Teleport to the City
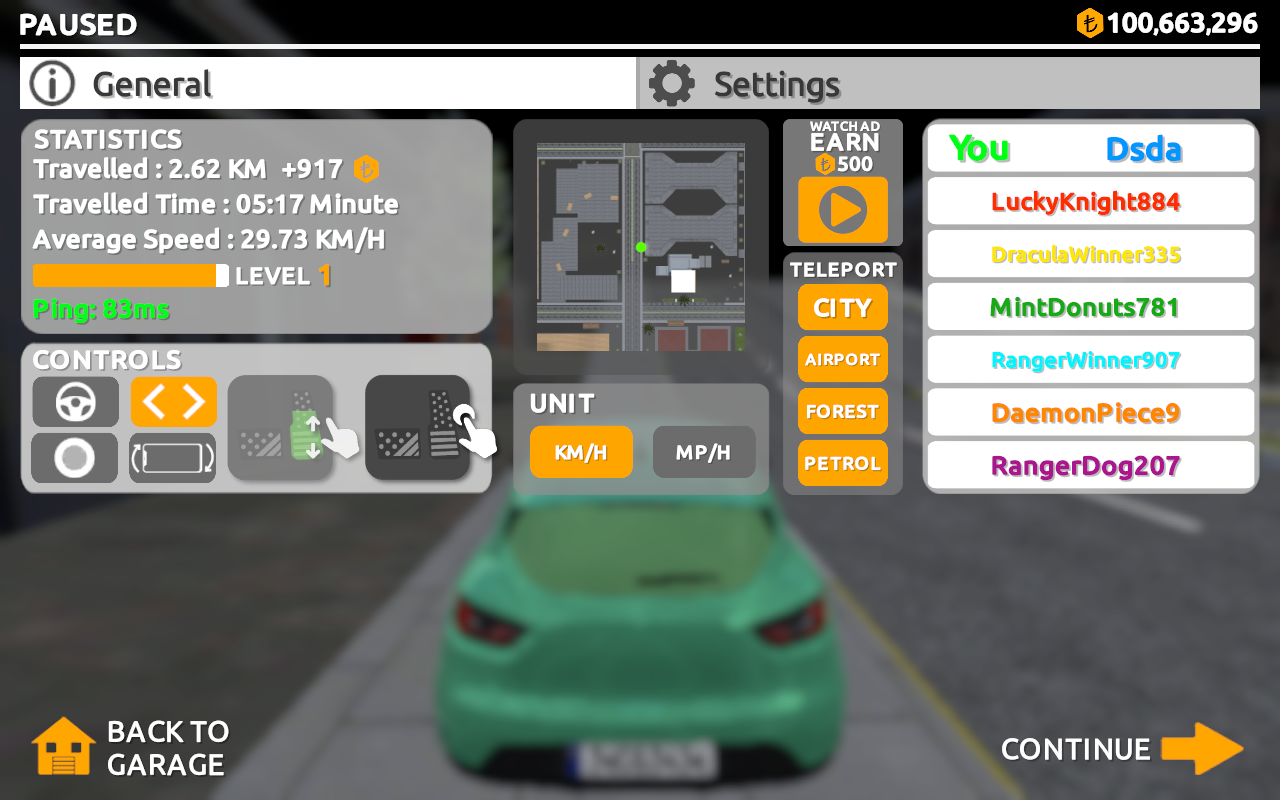The image size is (1280, 800). [x=842, y=308]
